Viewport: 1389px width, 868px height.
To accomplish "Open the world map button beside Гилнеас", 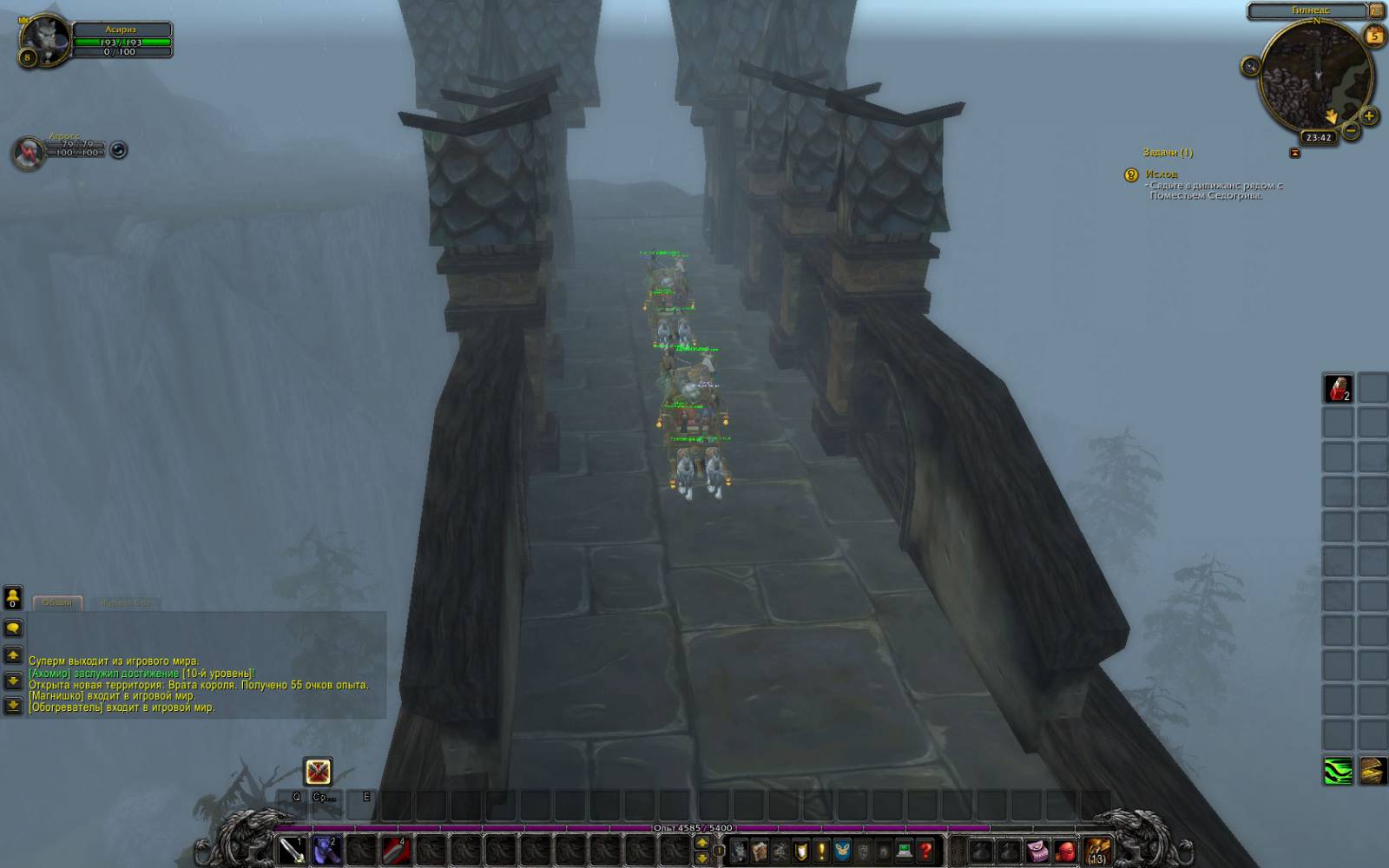I will coord(1376,10).
